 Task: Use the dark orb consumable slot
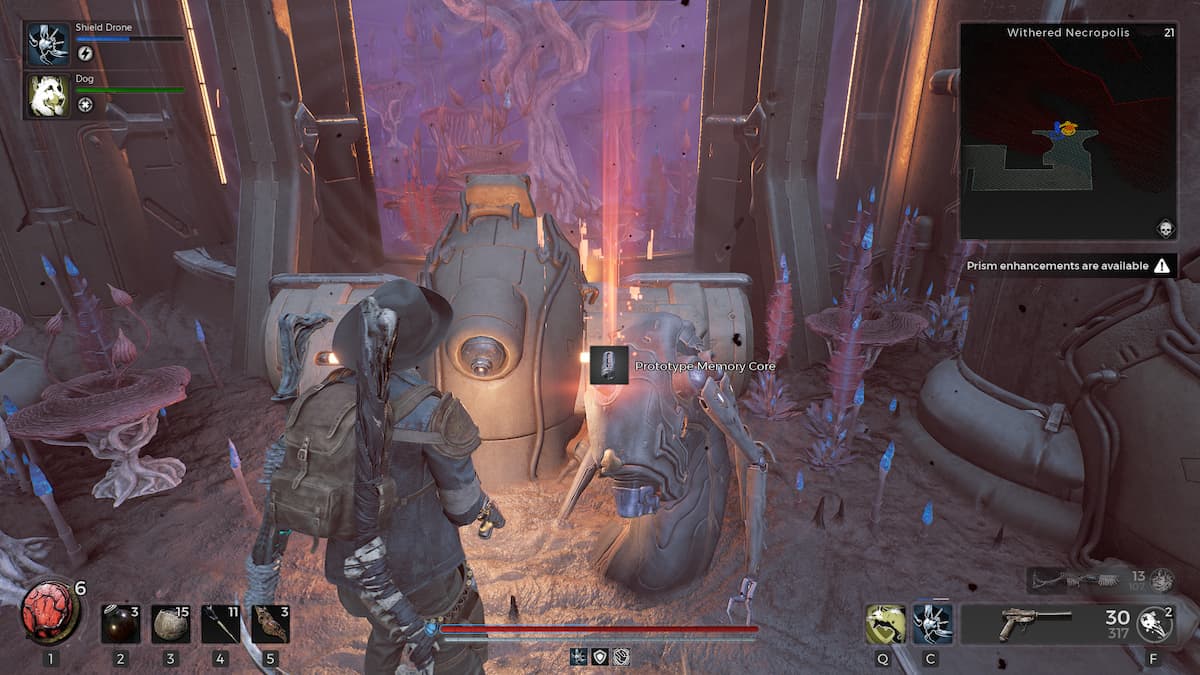[x=120, y=624]
